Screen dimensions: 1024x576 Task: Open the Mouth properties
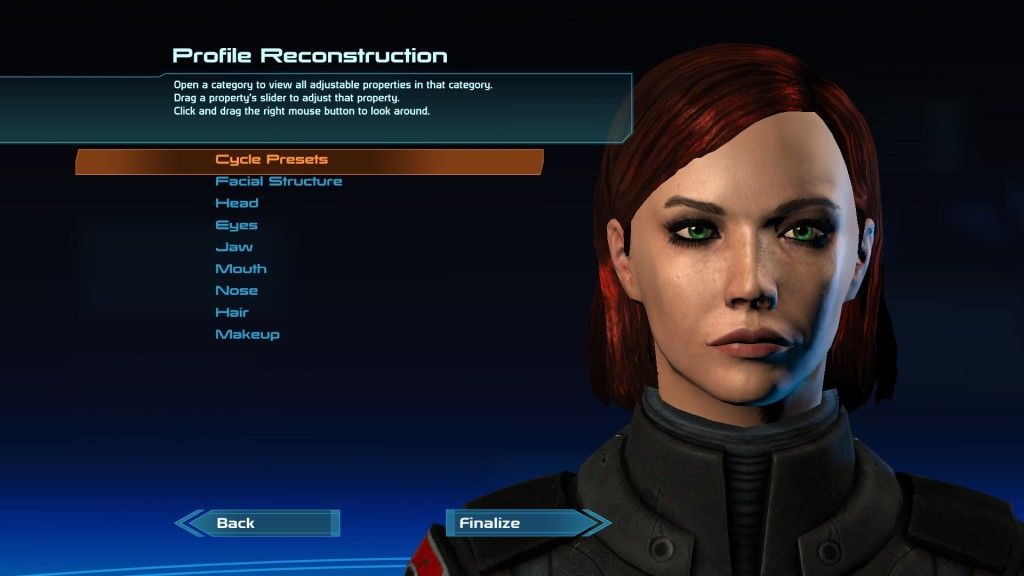point(241,269)
